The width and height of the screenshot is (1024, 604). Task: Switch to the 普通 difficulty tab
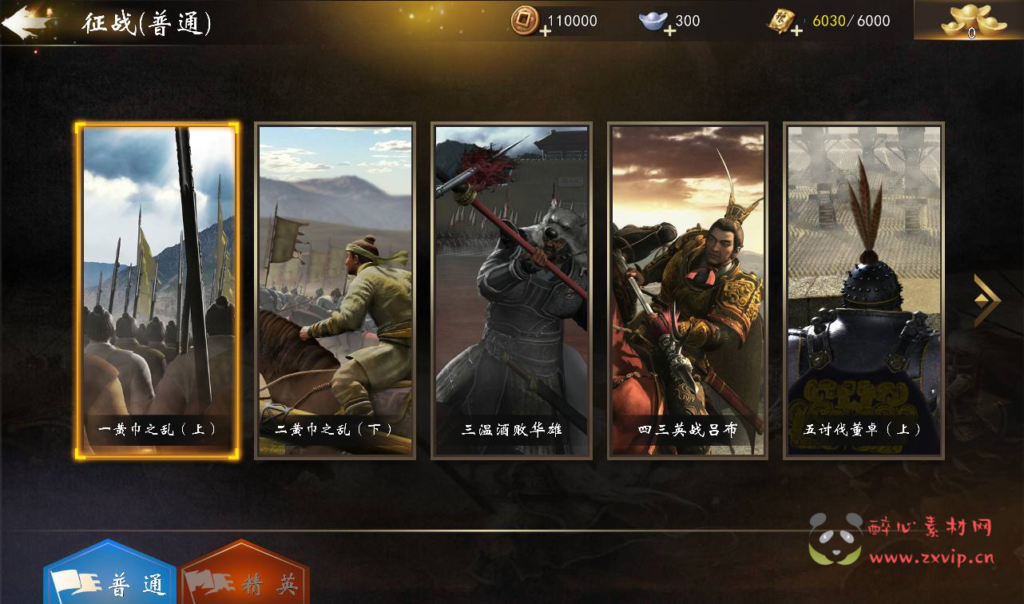[110, 580]
